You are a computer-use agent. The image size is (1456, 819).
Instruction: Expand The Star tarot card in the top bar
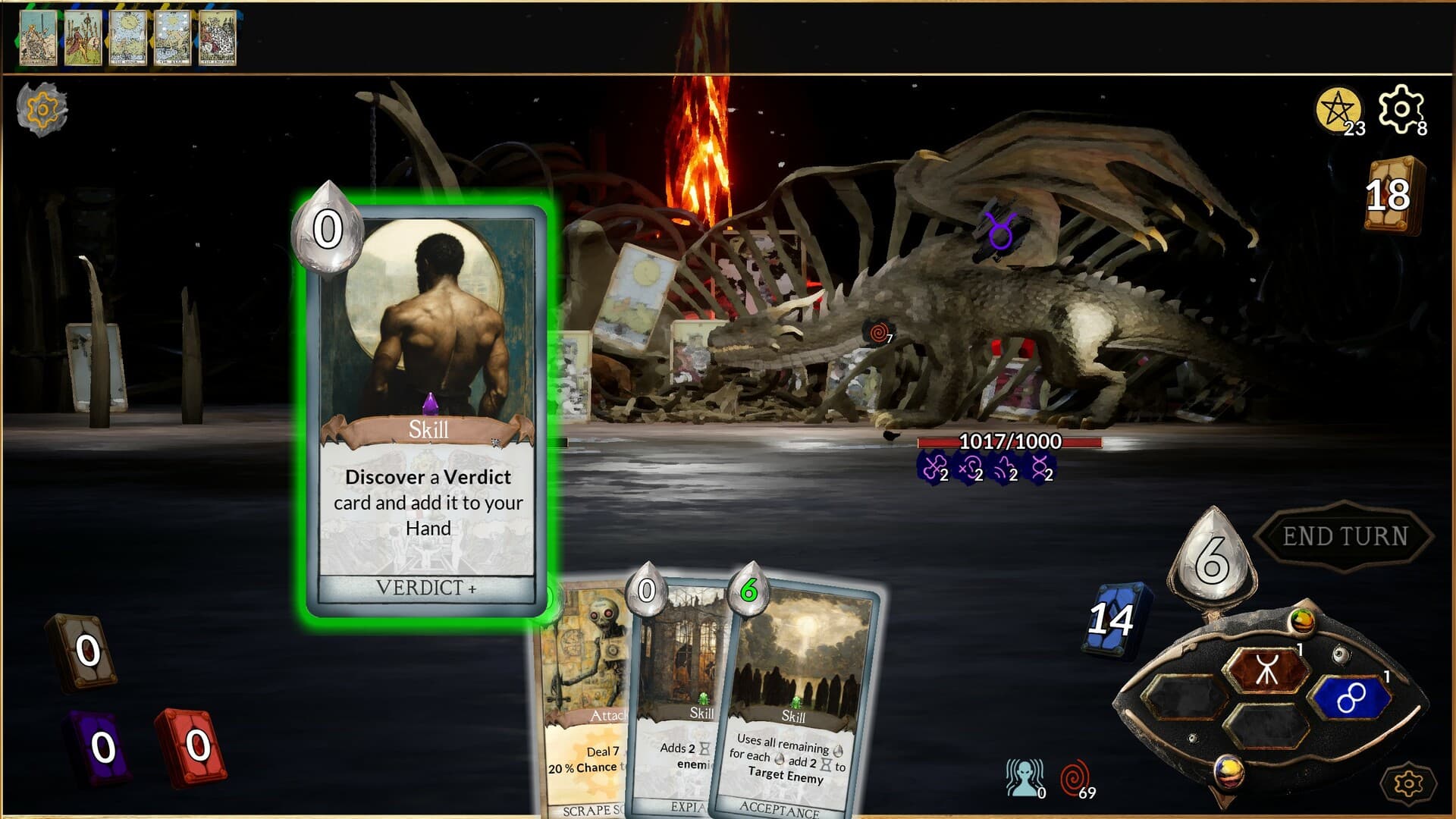[x=173, y=37]
